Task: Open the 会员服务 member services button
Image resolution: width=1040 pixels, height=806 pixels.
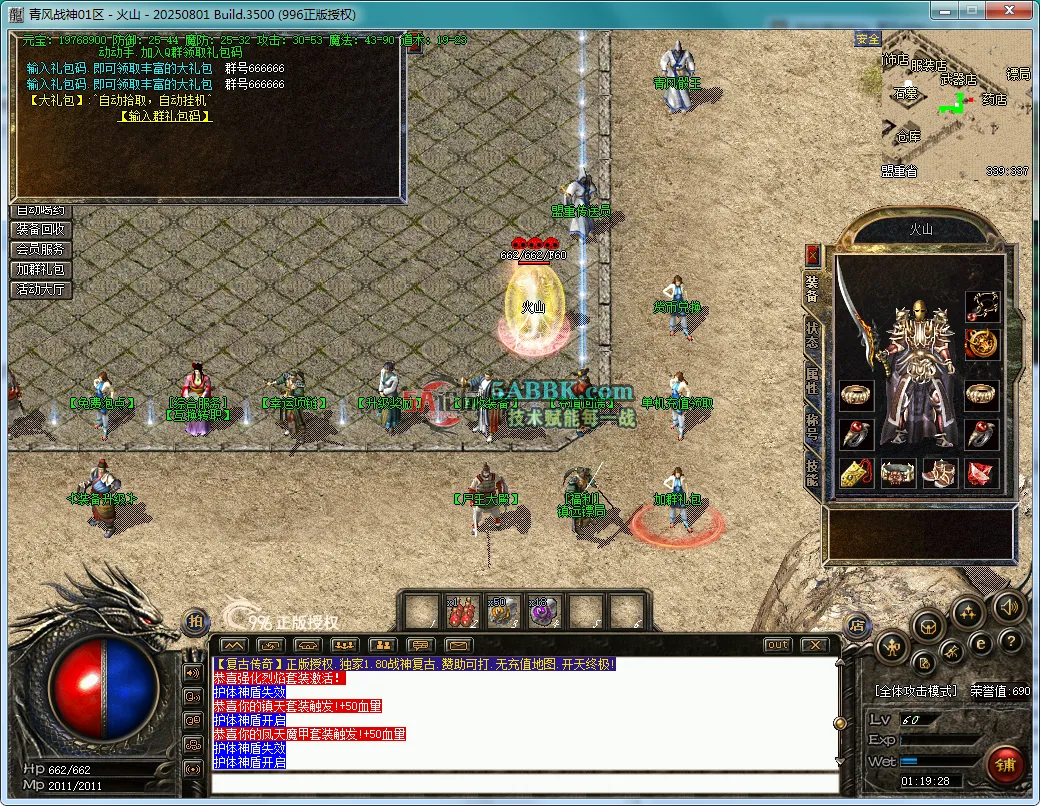Action: [x=40, y=249]
